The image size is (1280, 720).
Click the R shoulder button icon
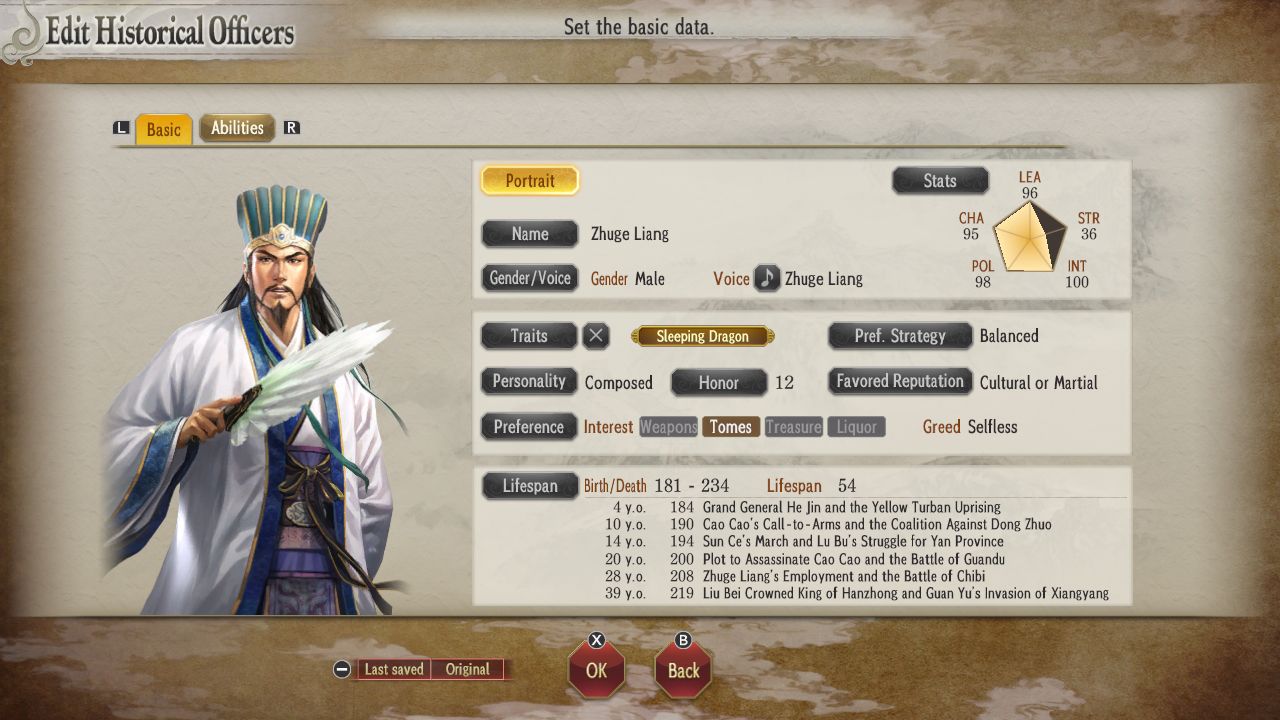tap(291, 129)
